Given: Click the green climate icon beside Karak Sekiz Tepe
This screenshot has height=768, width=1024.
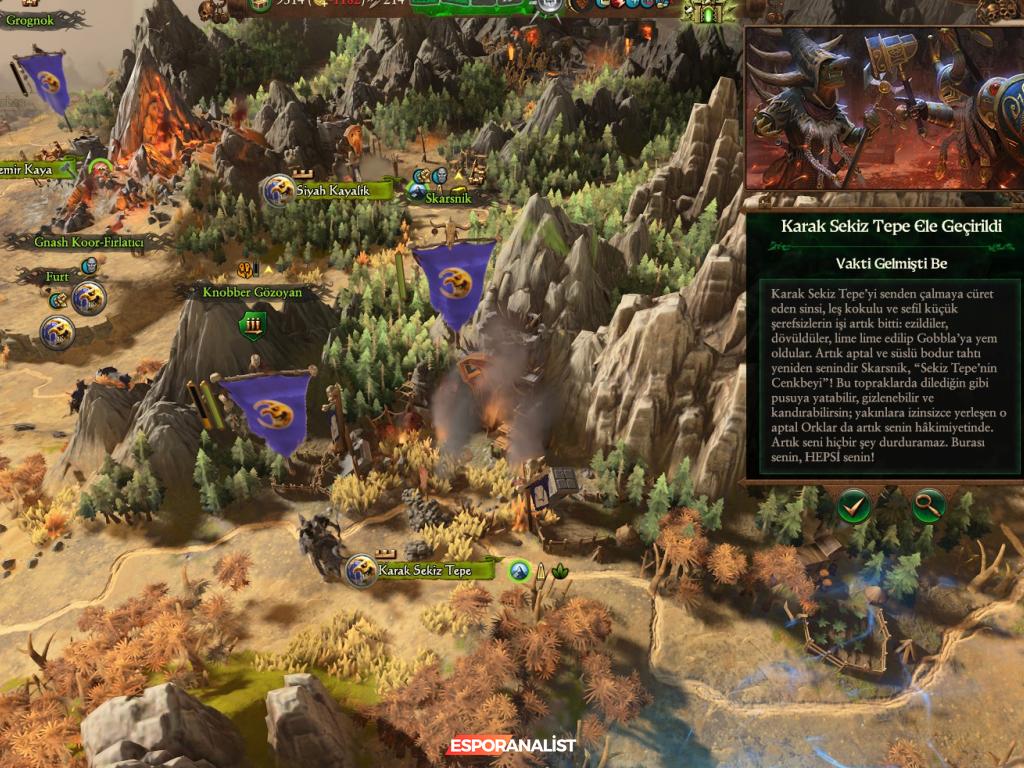Looking at the screenshot, I should click(x=519, y=571).
